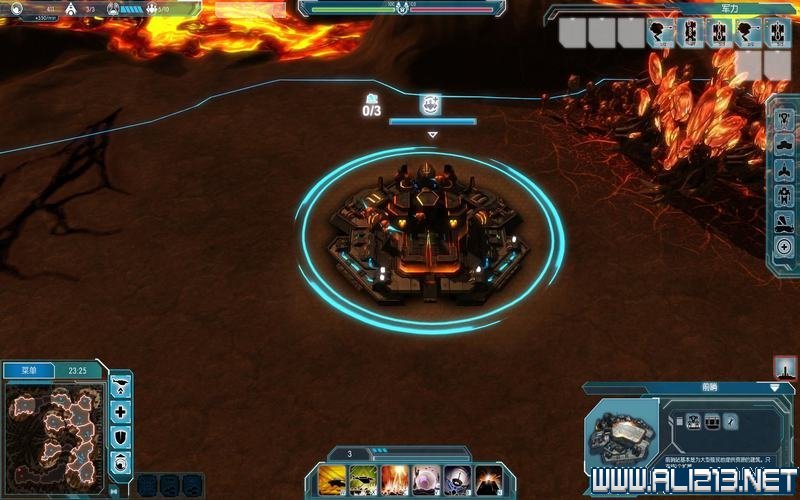
Task: Activate the white orb ability
Action: coord(426,479)
